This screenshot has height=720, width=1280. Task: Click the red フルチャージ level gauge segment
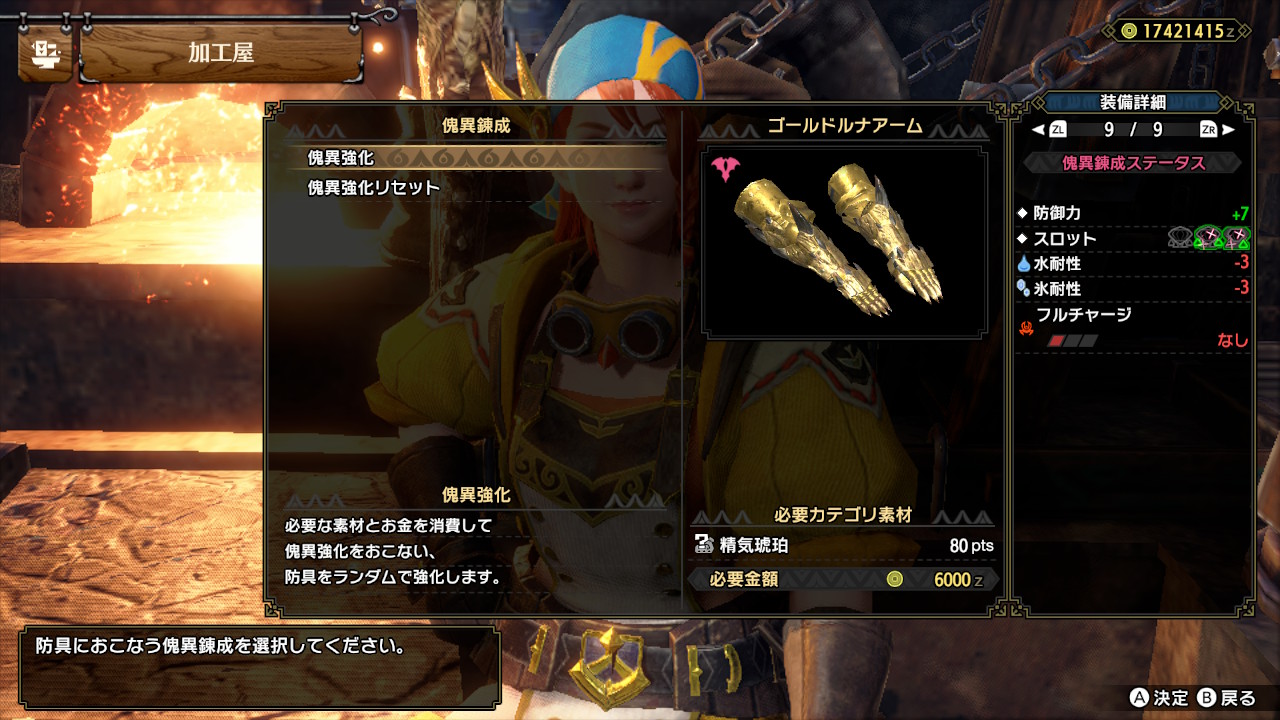[x=1058, y=340]
